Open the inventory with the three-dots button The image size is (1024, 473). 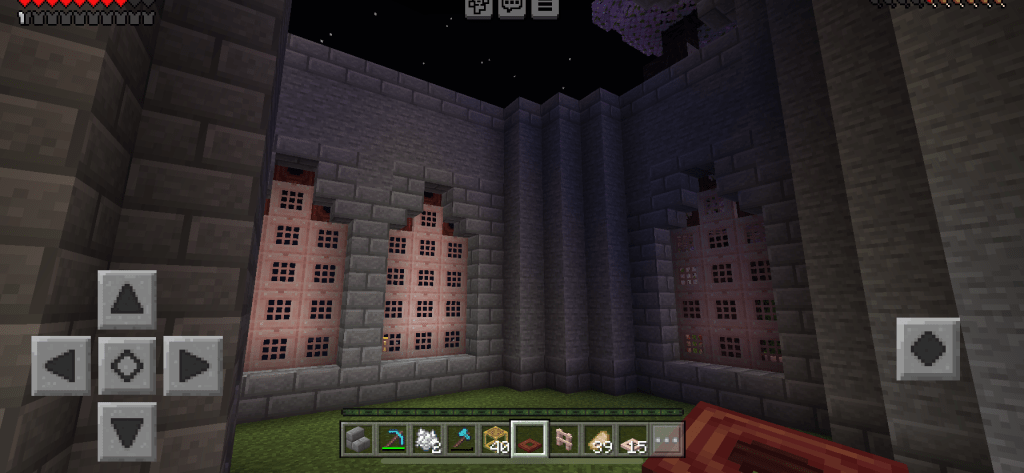[666, 438]
